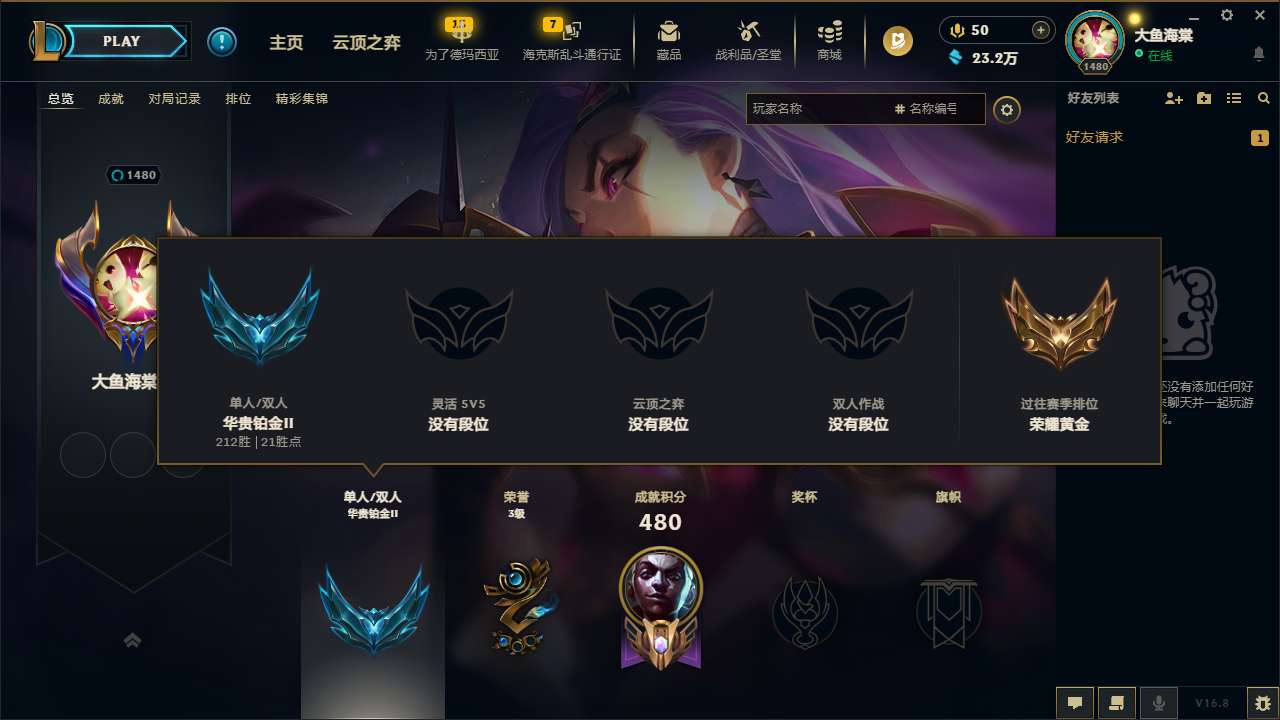Screen dimensions: 1280x720
Task: Click the plus to purchase more RP
Action: pos(1040,30)
